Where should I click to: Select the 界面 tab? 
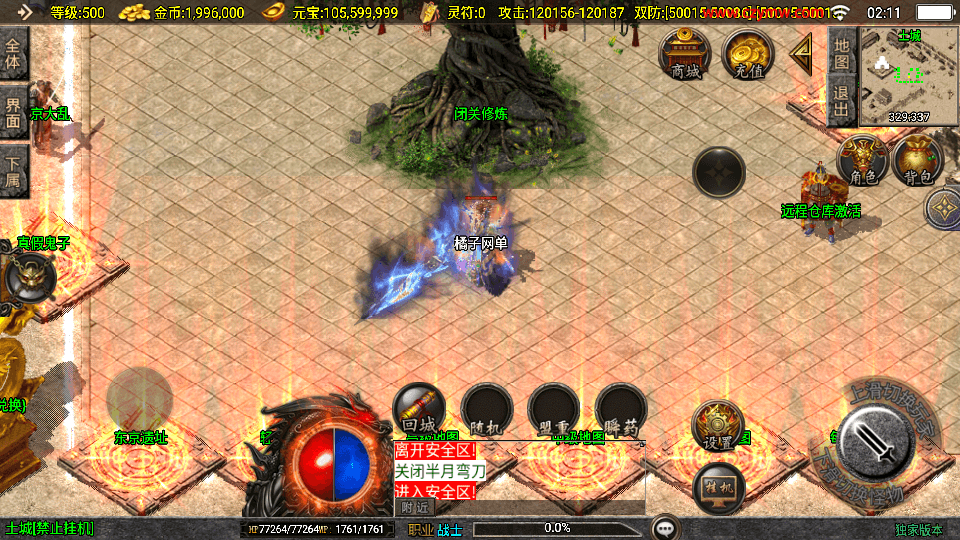14,112
